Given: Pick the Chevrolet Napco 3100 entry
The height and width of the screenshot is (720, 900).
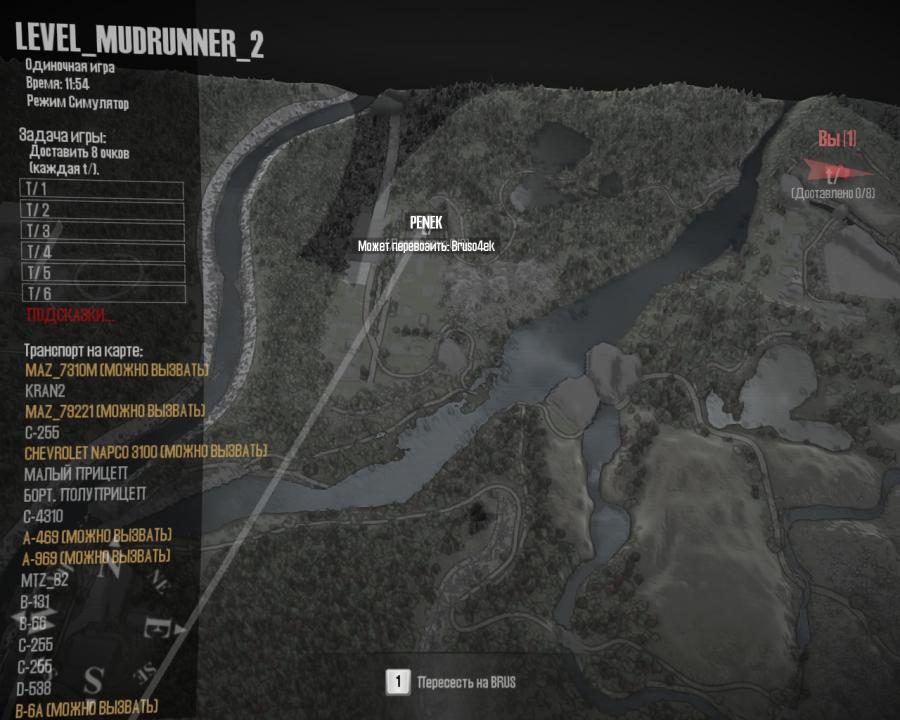Looking at the screenshot, I should [x=146, y=452].
